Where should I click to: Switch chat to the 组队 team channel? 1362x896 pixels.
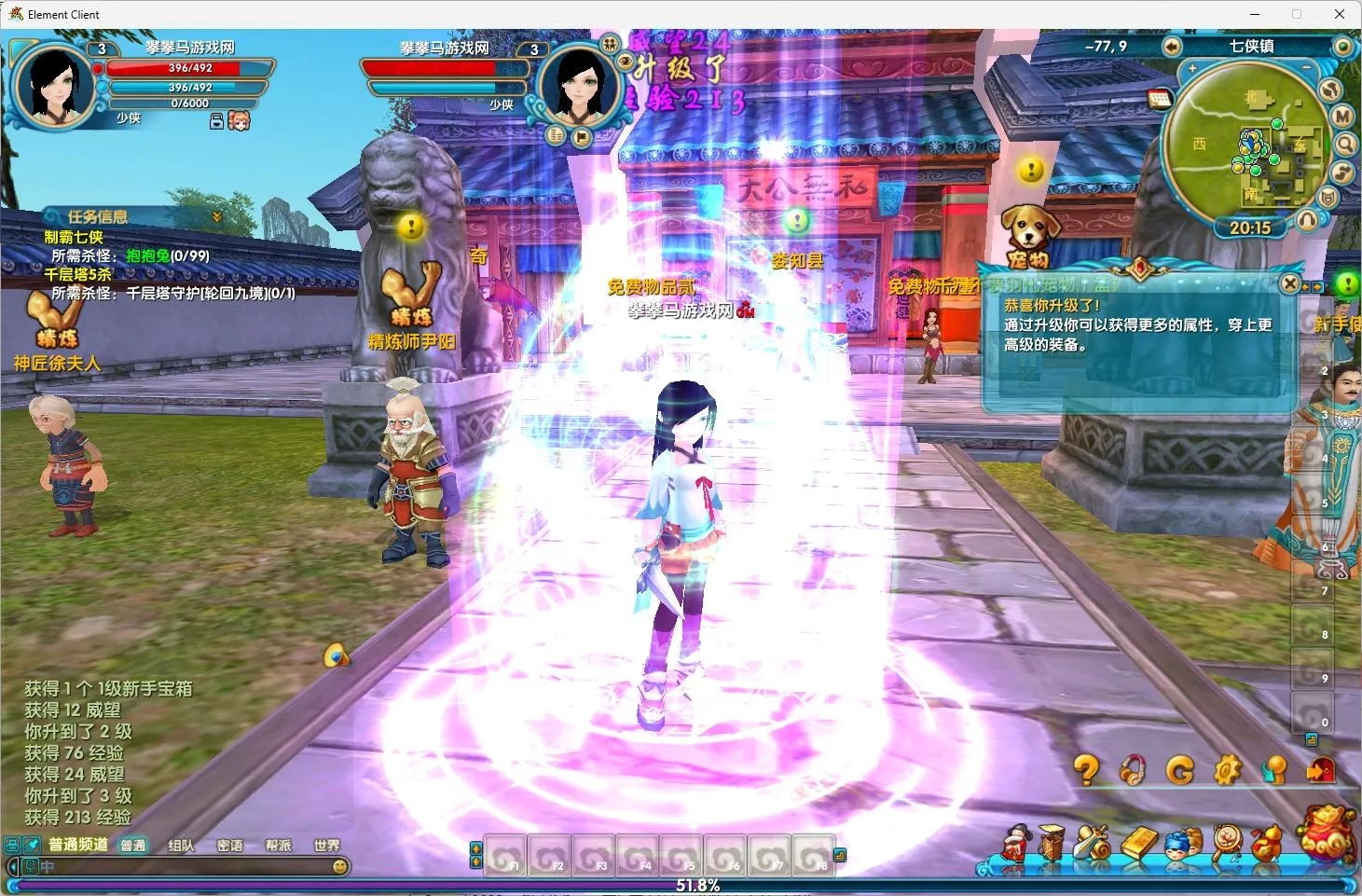pos(181,846)
